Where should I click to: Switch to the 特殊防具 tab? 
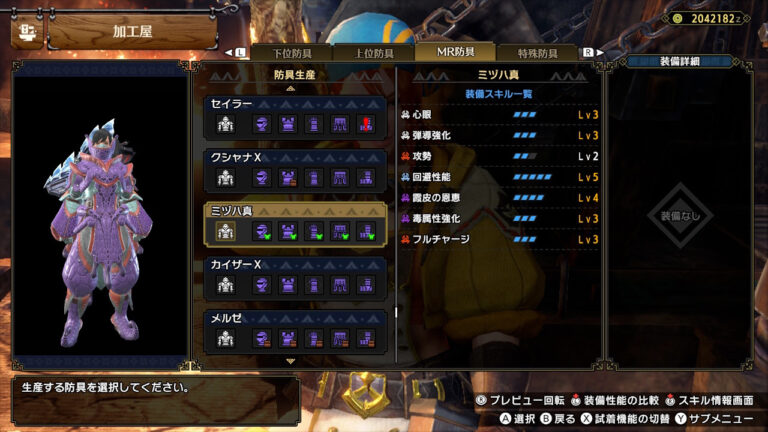pyautogui.click(x=539, y=53)
